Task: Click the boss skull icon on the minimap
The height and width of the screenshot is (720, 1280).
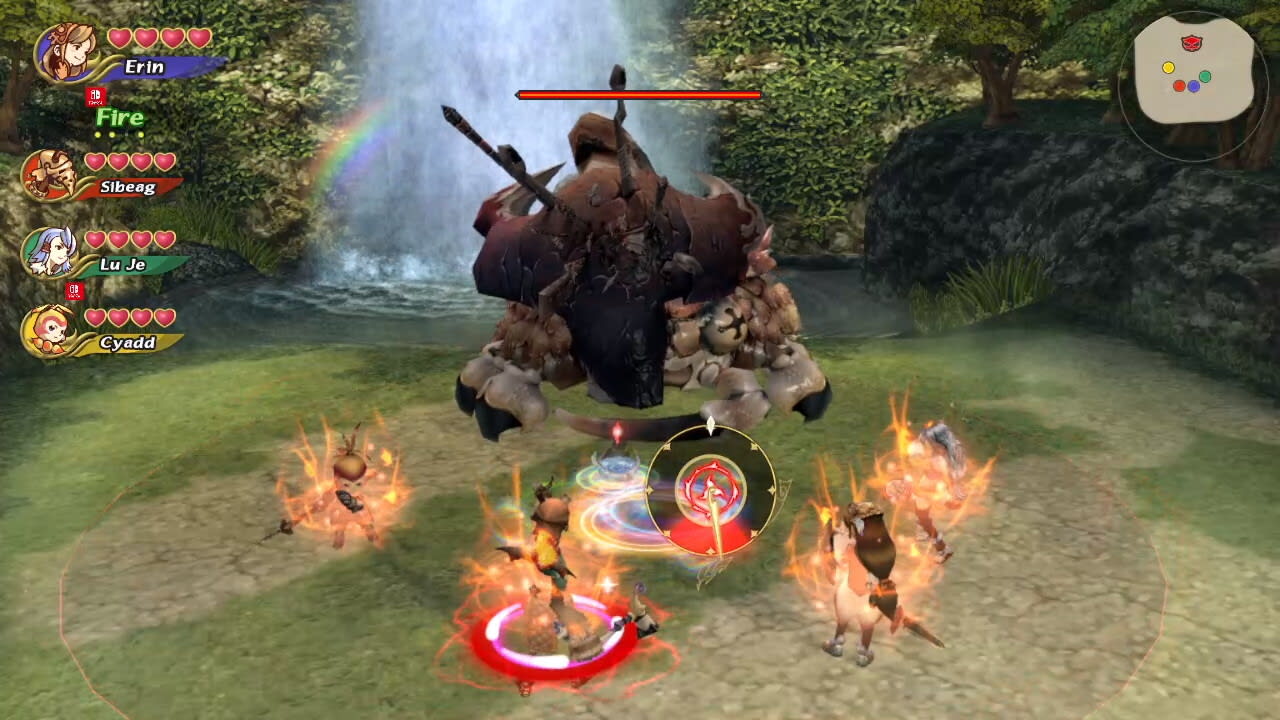Action: pos(1192,43)
